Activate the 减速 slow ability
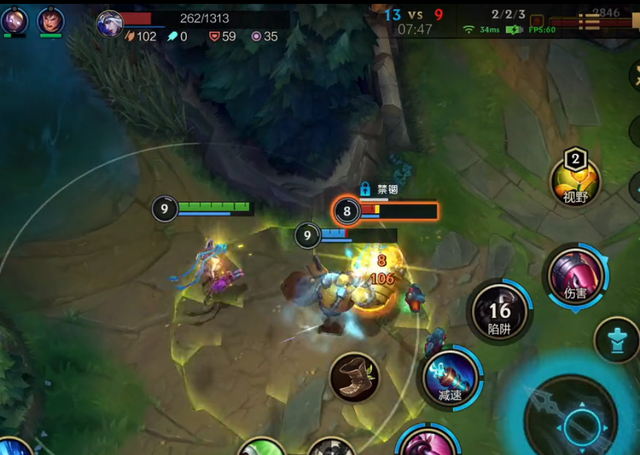This screenshot has height=455, width=640. point(449,377)
